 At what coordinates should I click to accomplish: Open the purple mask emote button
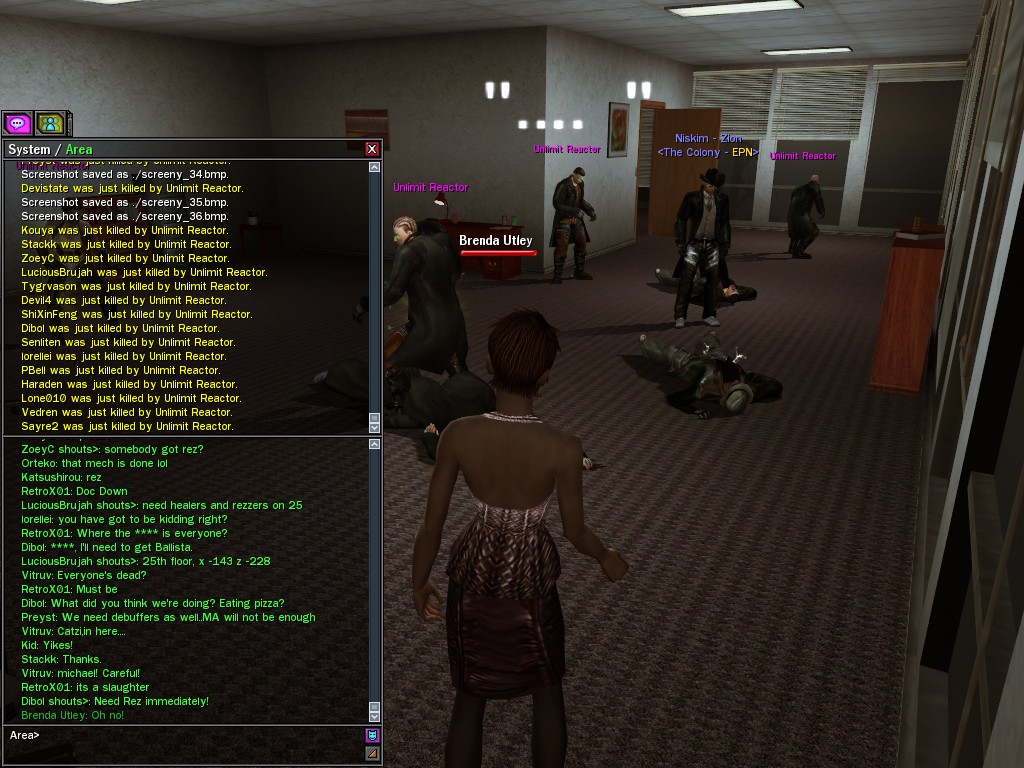pyautogui.click(x=373, y=735)
